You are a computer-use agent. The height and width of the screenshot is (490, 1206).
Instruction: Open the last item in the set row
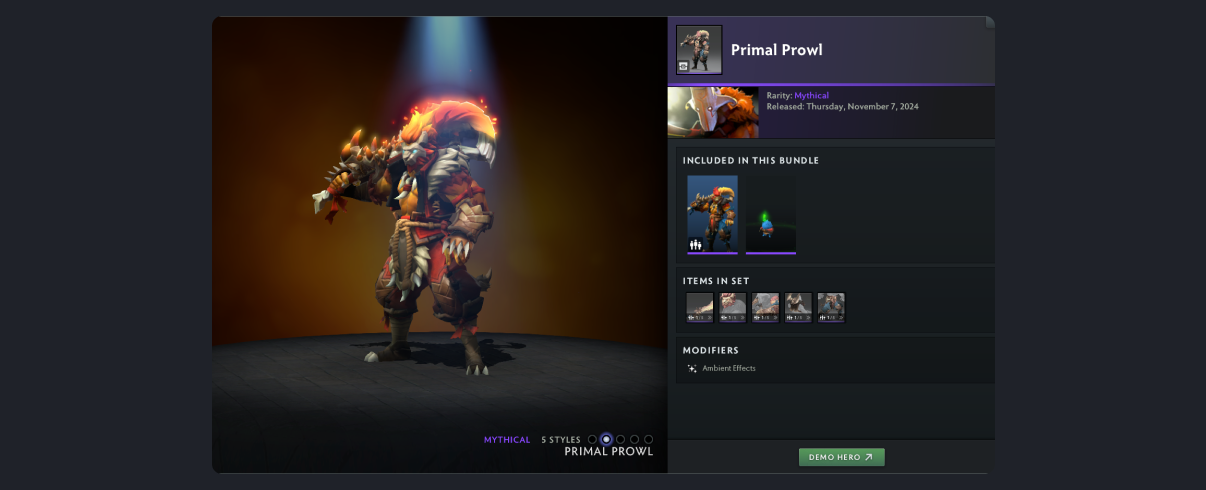click(x=831, y=307)
